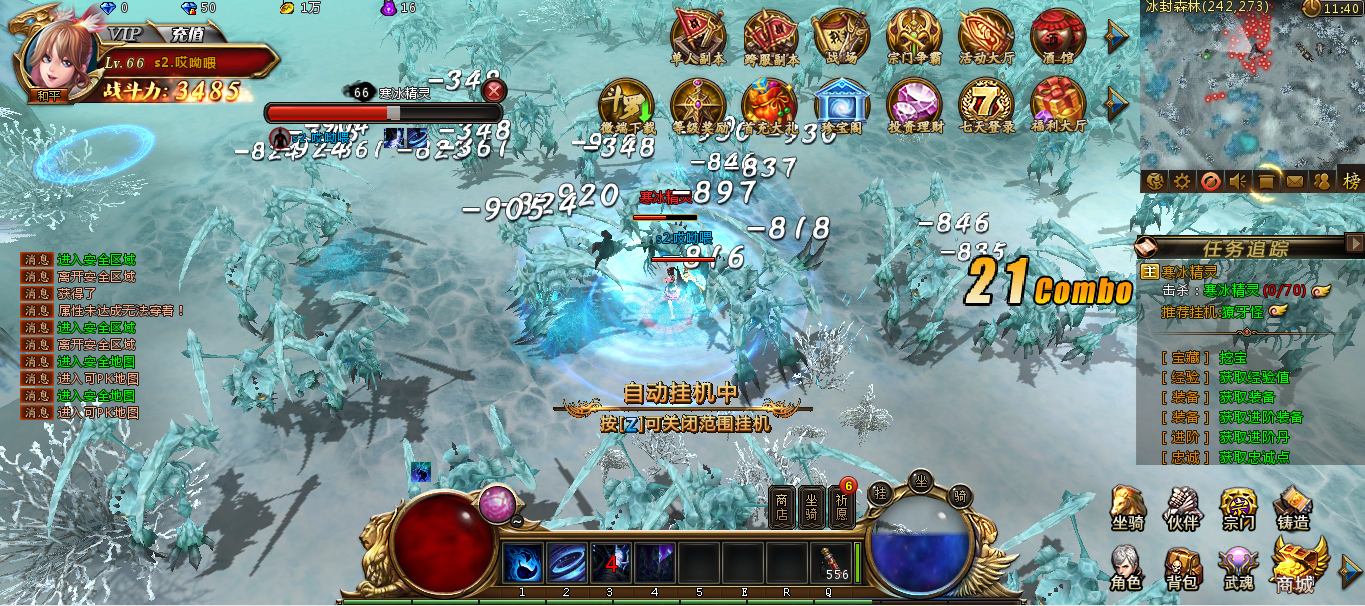Open the 榜 ranking button under minimap

tap(1351, 181)
